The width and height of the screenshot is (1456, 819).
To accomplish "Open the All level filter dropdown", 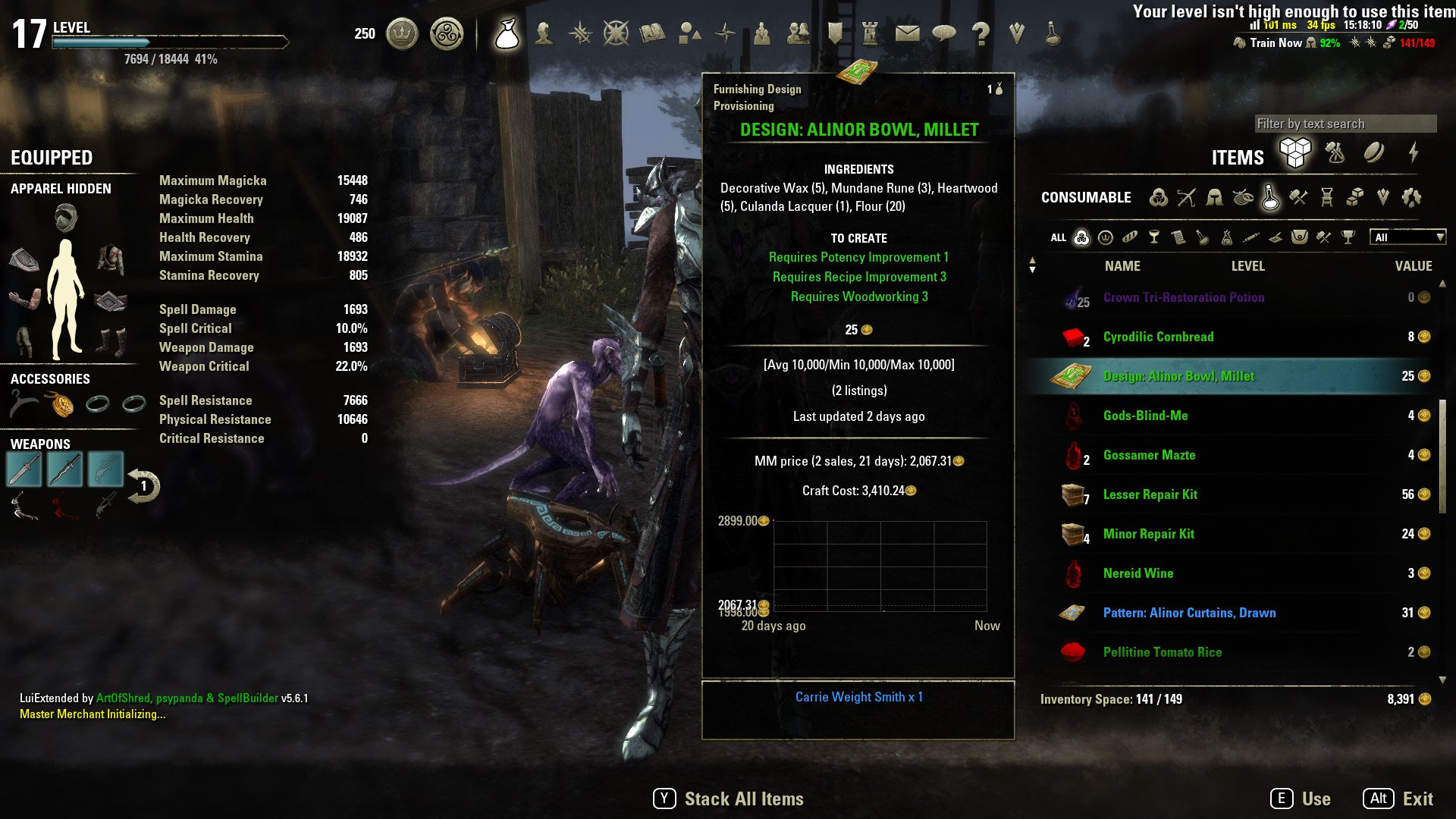I will tap(1407, 237).
